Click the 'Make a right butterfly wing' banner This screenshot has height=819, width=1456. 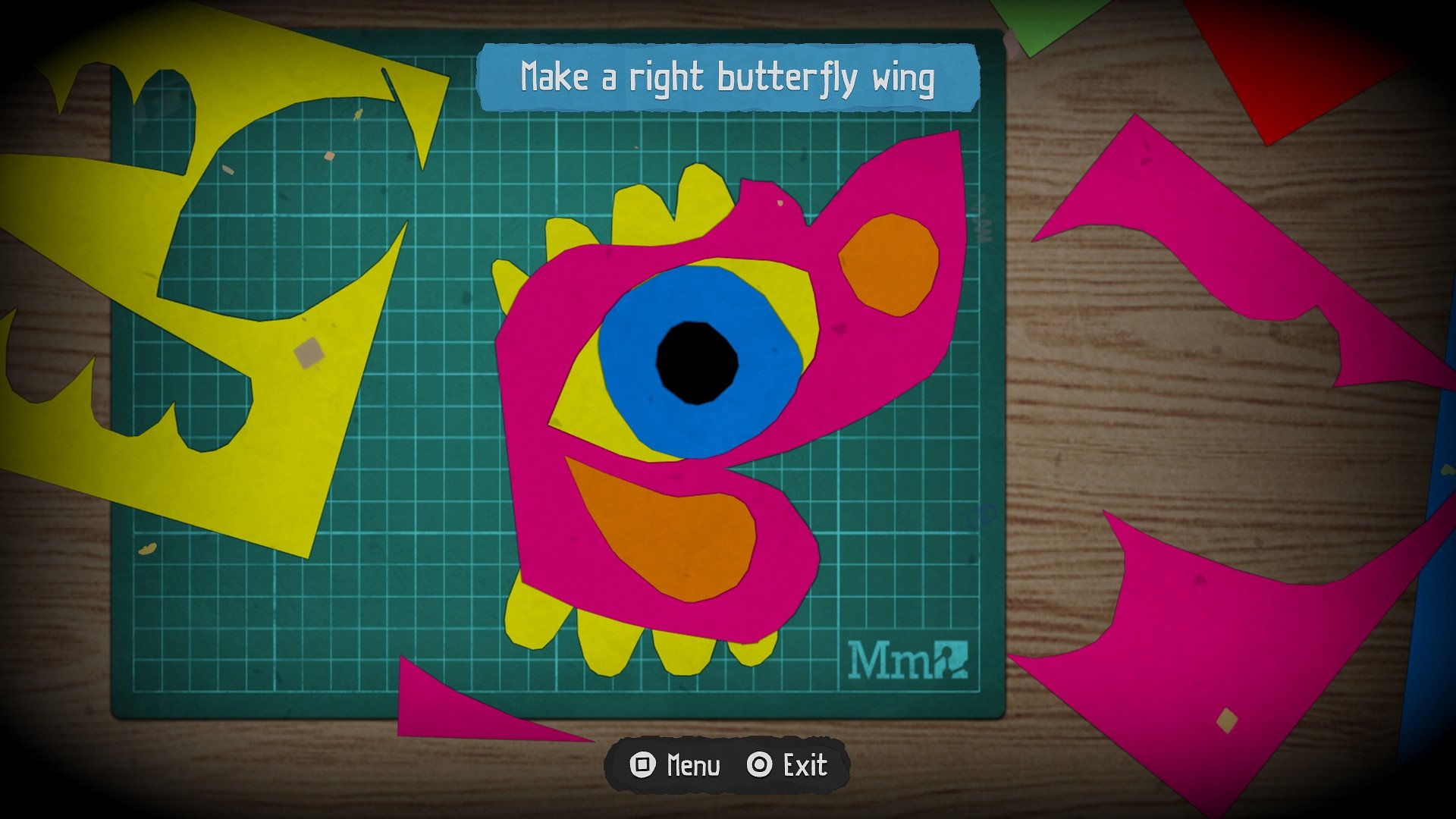(x=726, y=76)
